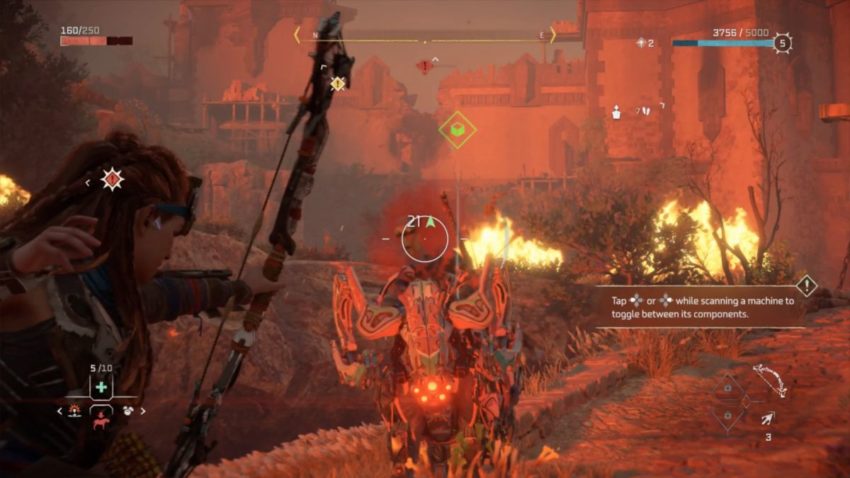The height and width of the screenshot is (478, 850).
Task: Click the red enemy alert marker on compass
Action: [x=425, y=66]
